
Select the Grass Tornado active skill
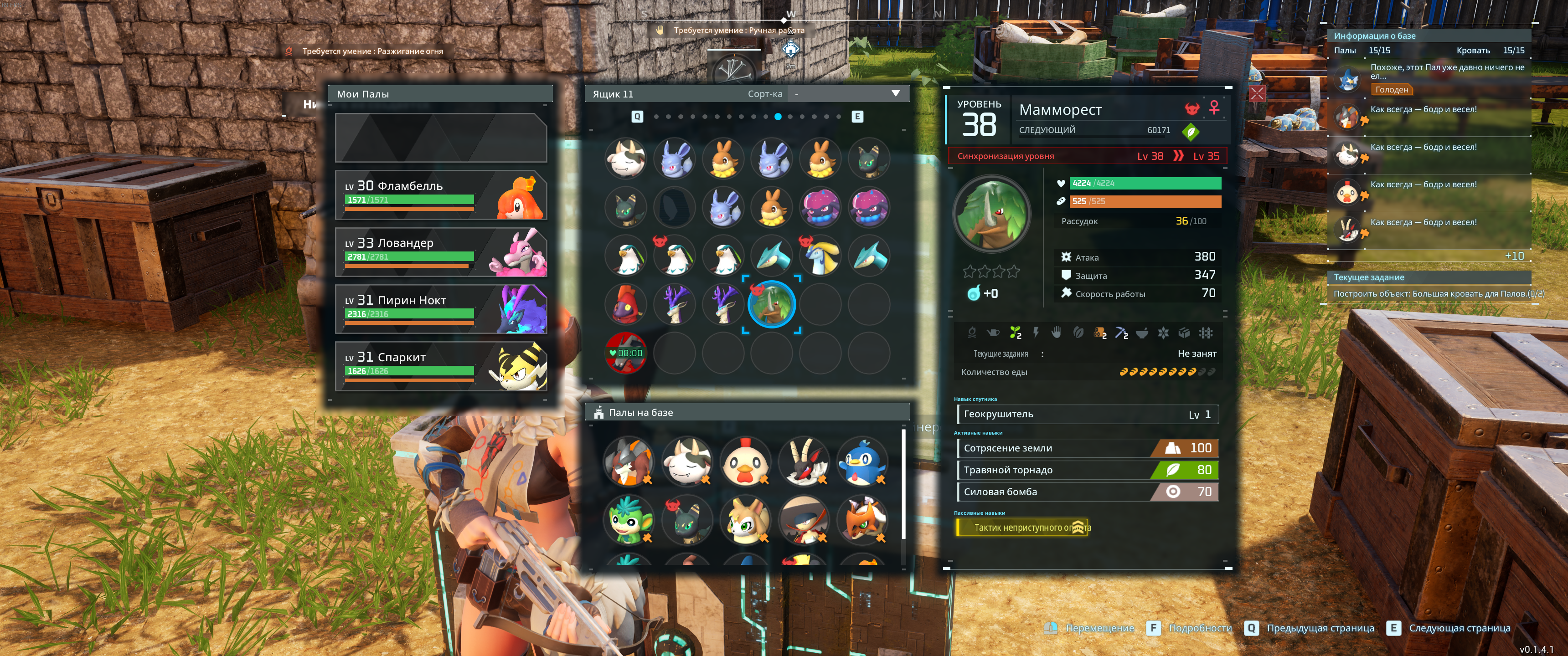[1087, 471]
